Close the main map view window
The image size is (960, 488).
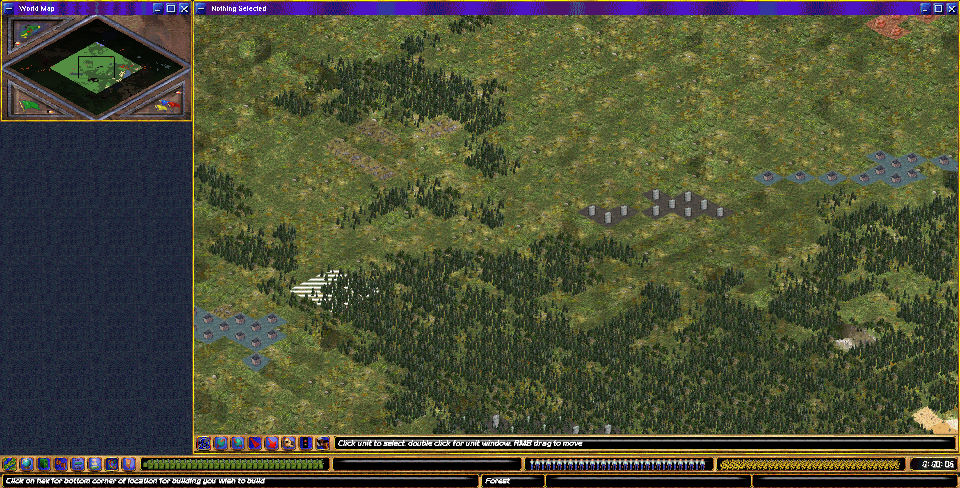951,8
